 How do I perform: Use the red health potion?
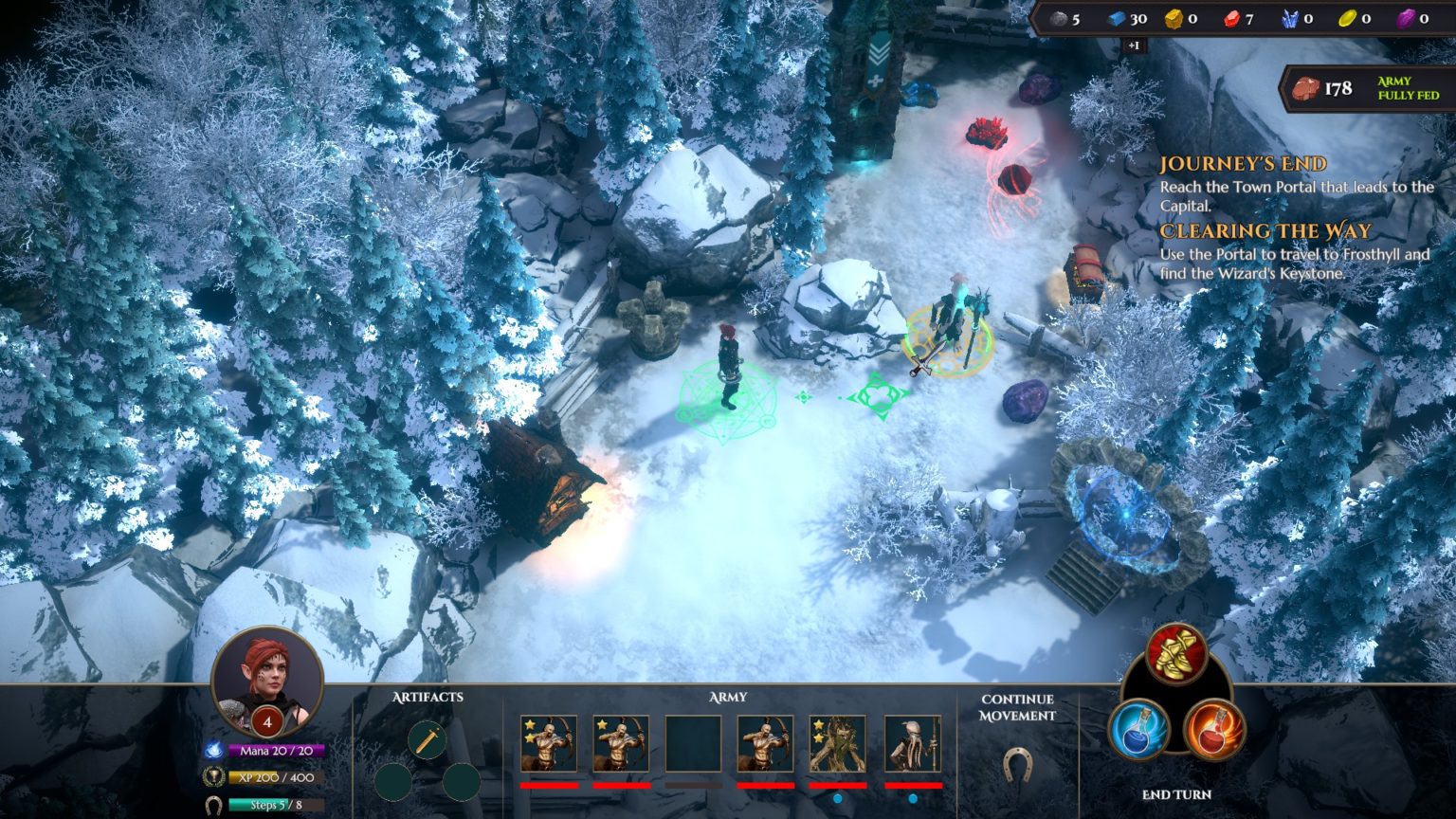point(1213,729)
